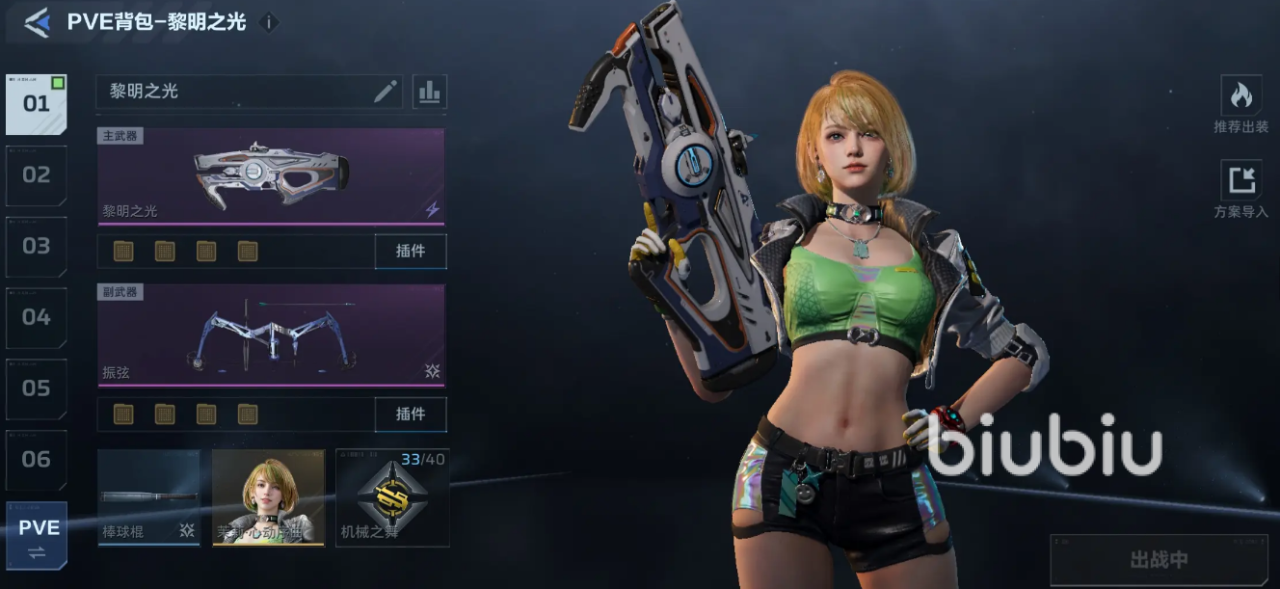Rename loadout with the pencil icon

pos(385,92)
